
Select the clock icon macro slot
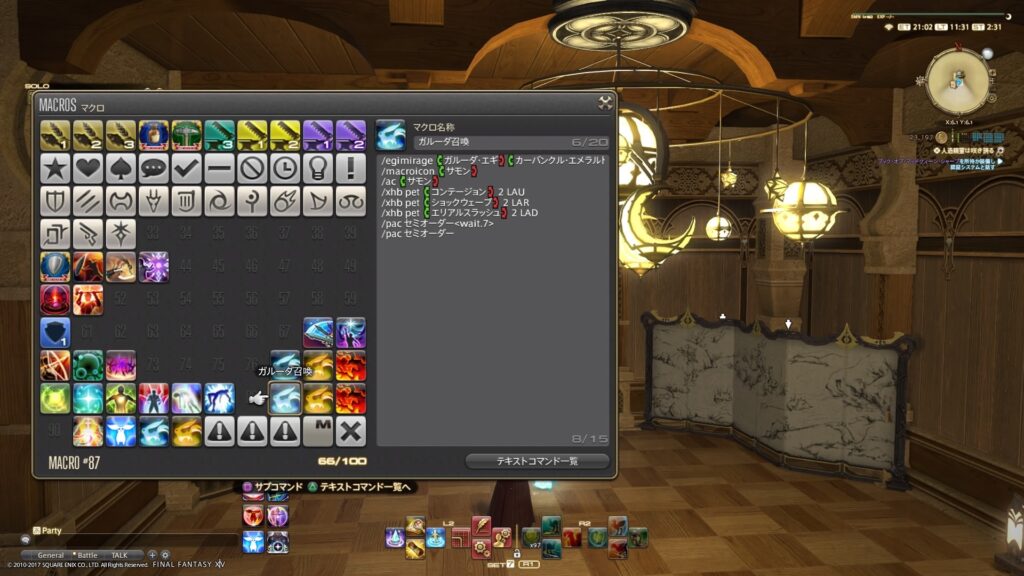(285, 167)
